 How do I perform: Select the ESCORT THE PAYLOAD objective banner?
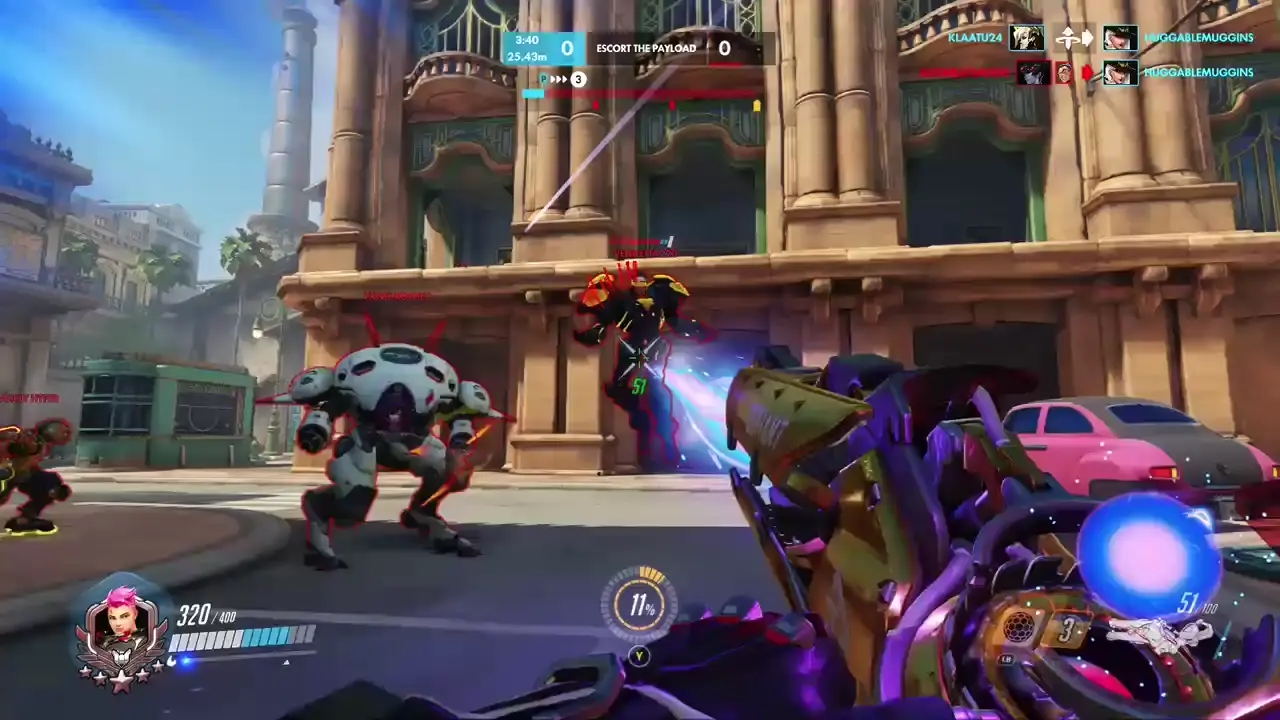(645, 47)
